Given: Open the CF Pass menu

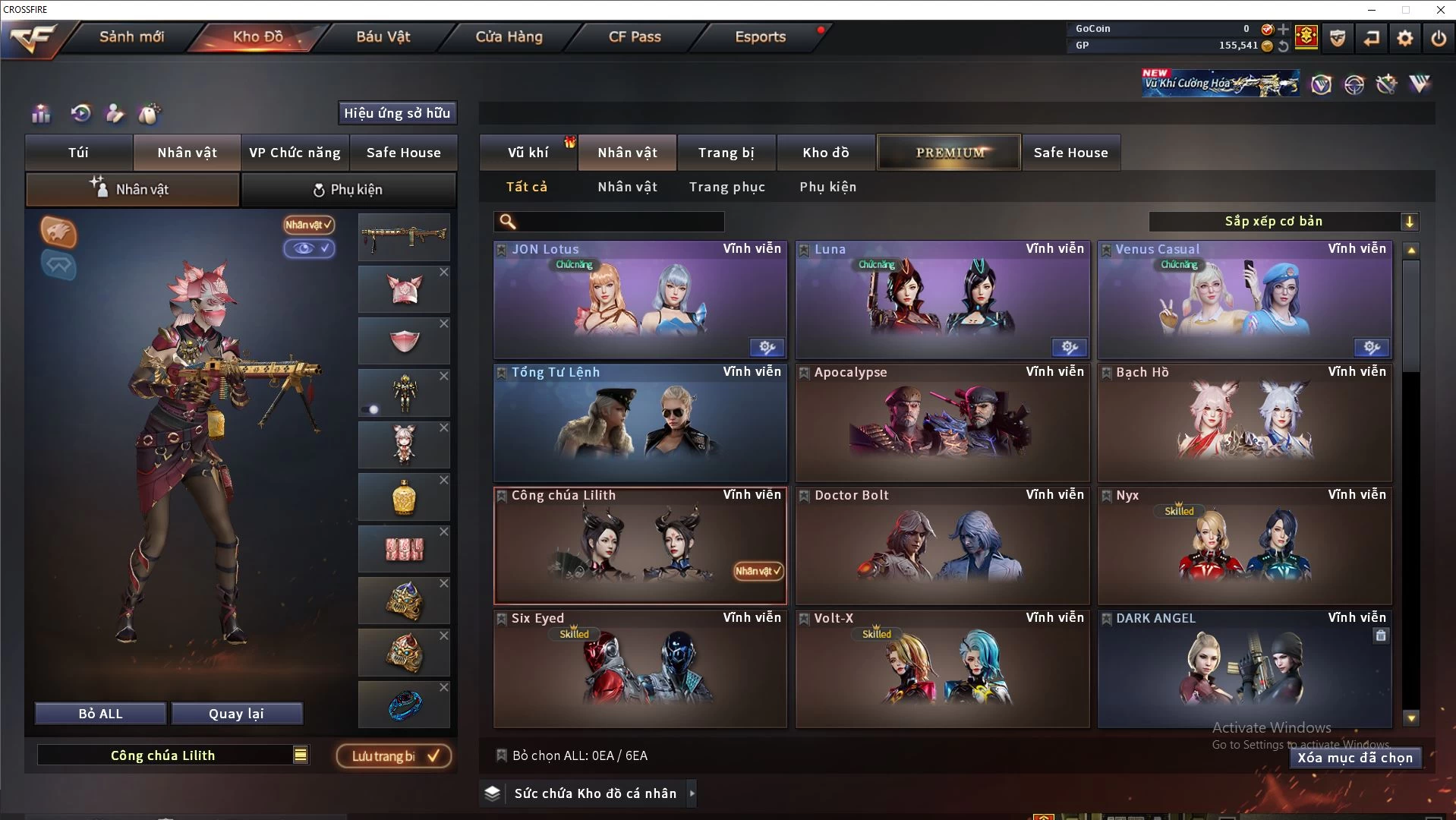Looking at the screenshot, I should pyautogui.click(x=635, y=36).
